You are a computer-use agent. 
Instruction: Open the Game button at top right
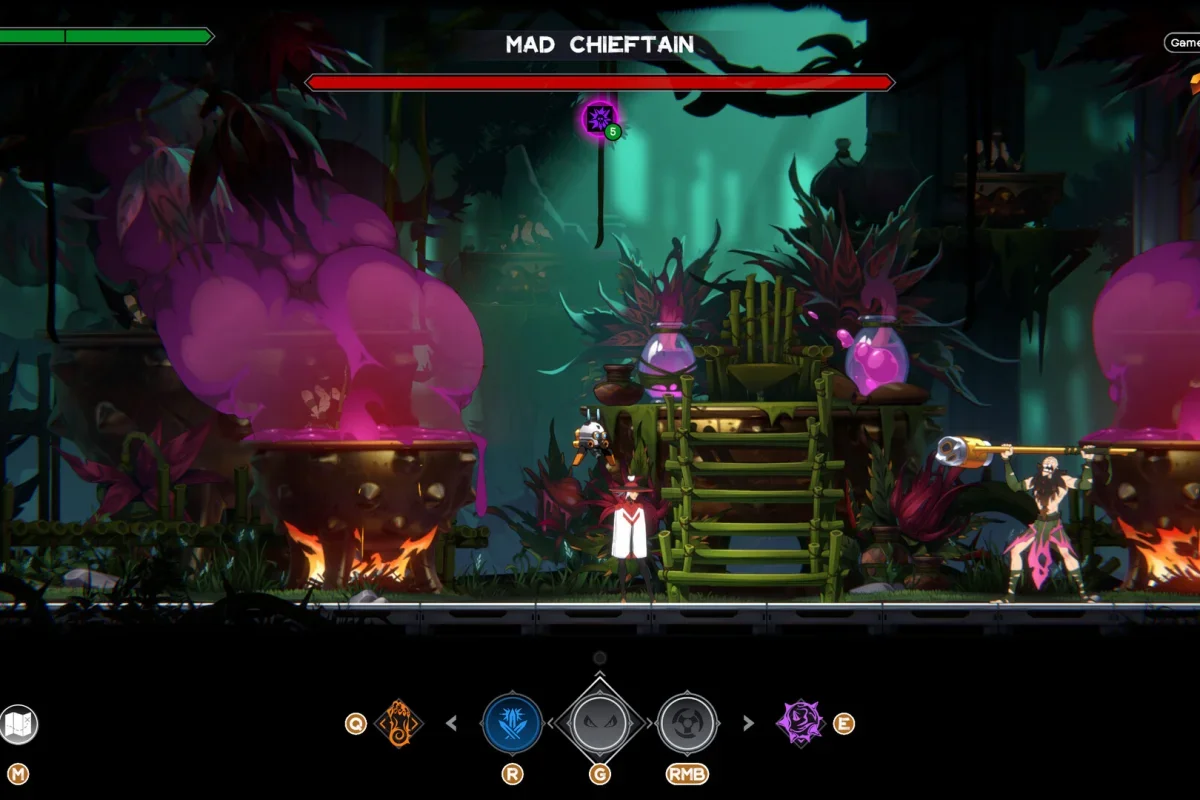1183,43
